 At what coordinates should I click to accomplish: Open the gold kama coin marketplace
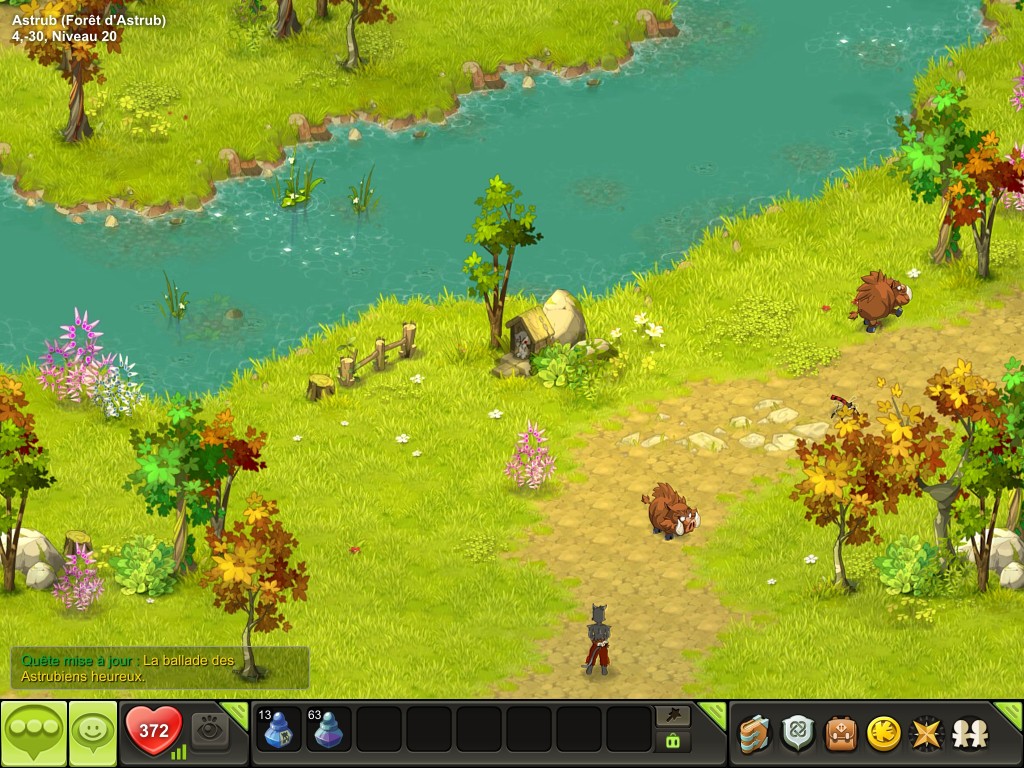(x=883, y=734)
